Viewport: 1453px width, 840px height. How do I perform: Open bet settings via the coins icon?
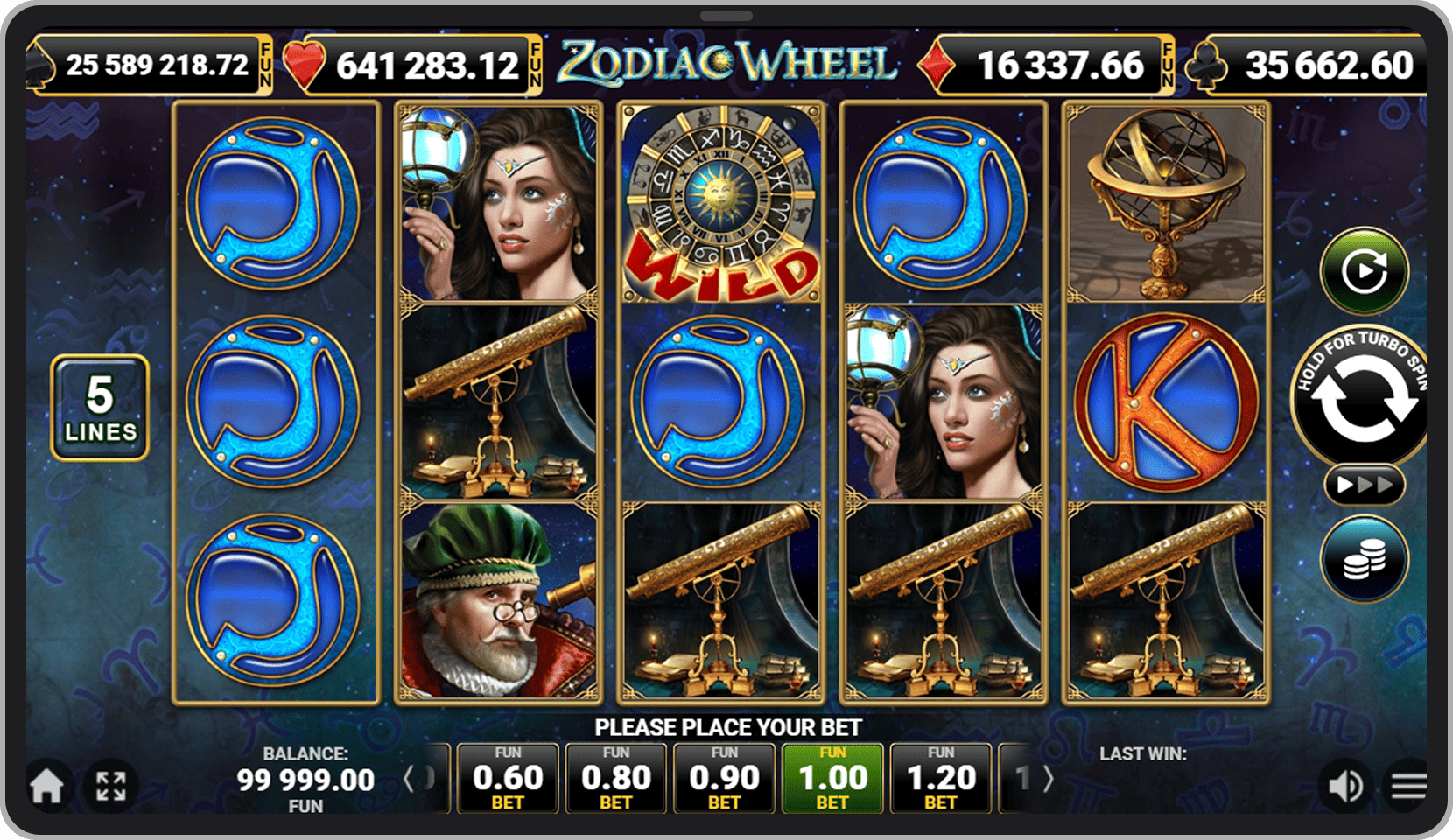pos(1365,560)
